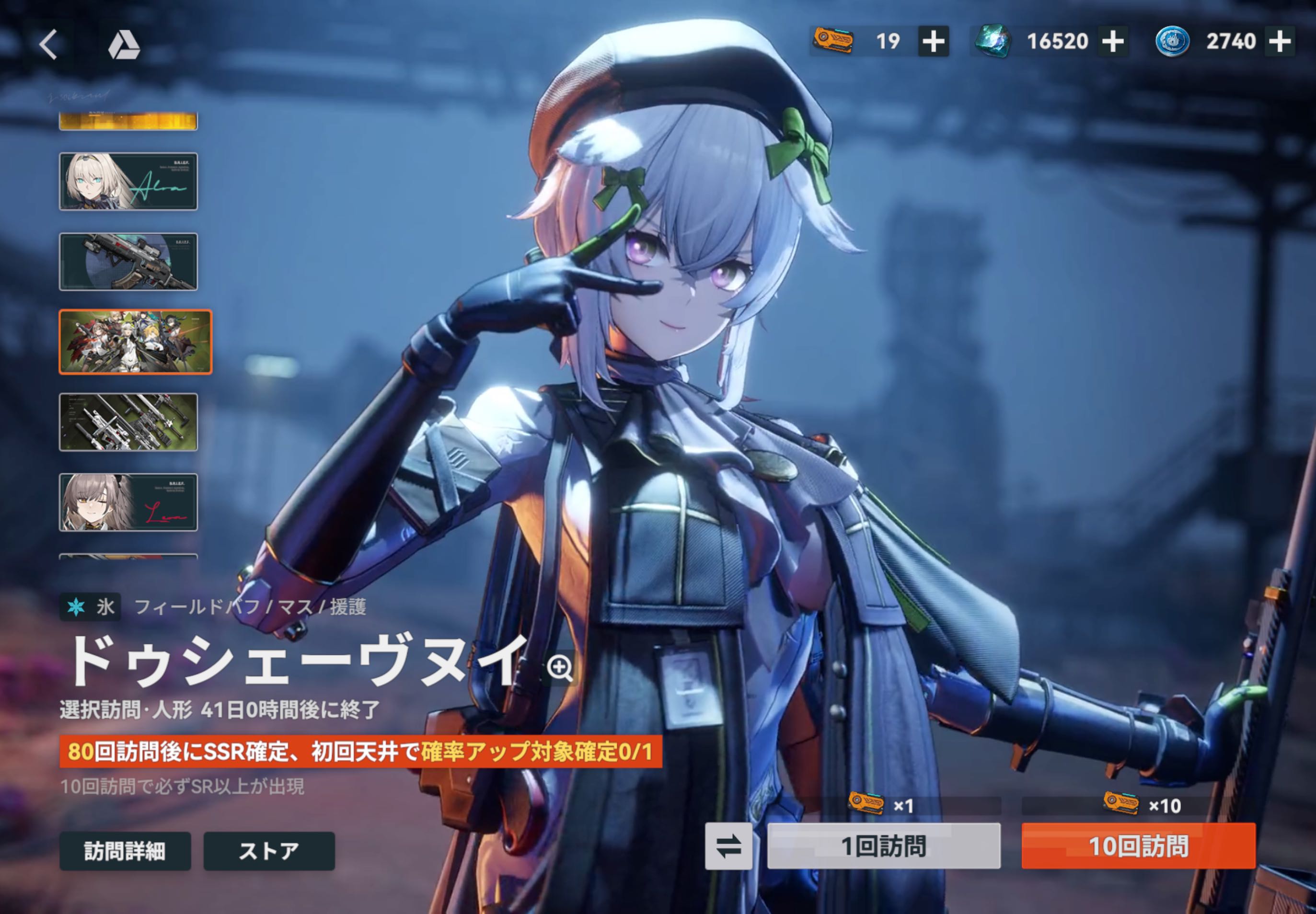This screenshot has height=914, width=1316.
Task: Add more orange access tickets
Action: coord(933,41)
